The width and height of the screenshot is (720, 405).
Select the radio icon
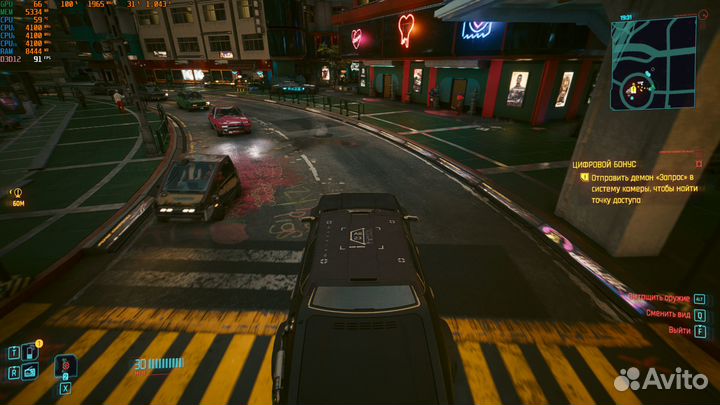(31, 373)
